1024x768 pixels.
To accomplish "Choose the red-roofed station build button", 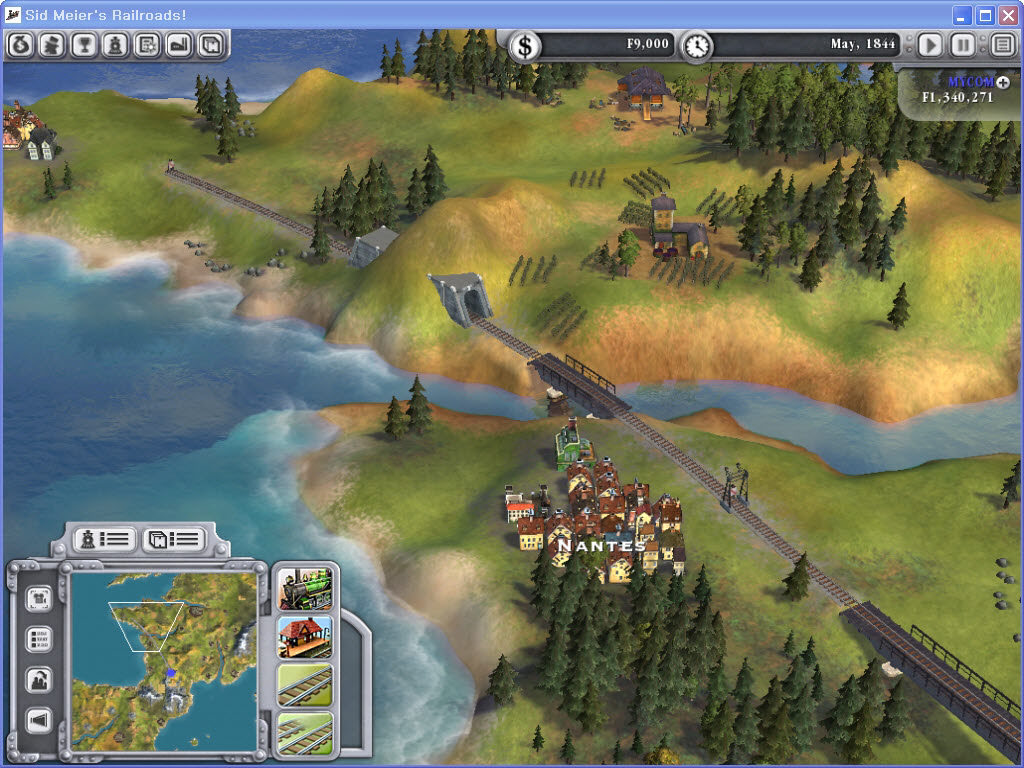I will click(304, 637).
